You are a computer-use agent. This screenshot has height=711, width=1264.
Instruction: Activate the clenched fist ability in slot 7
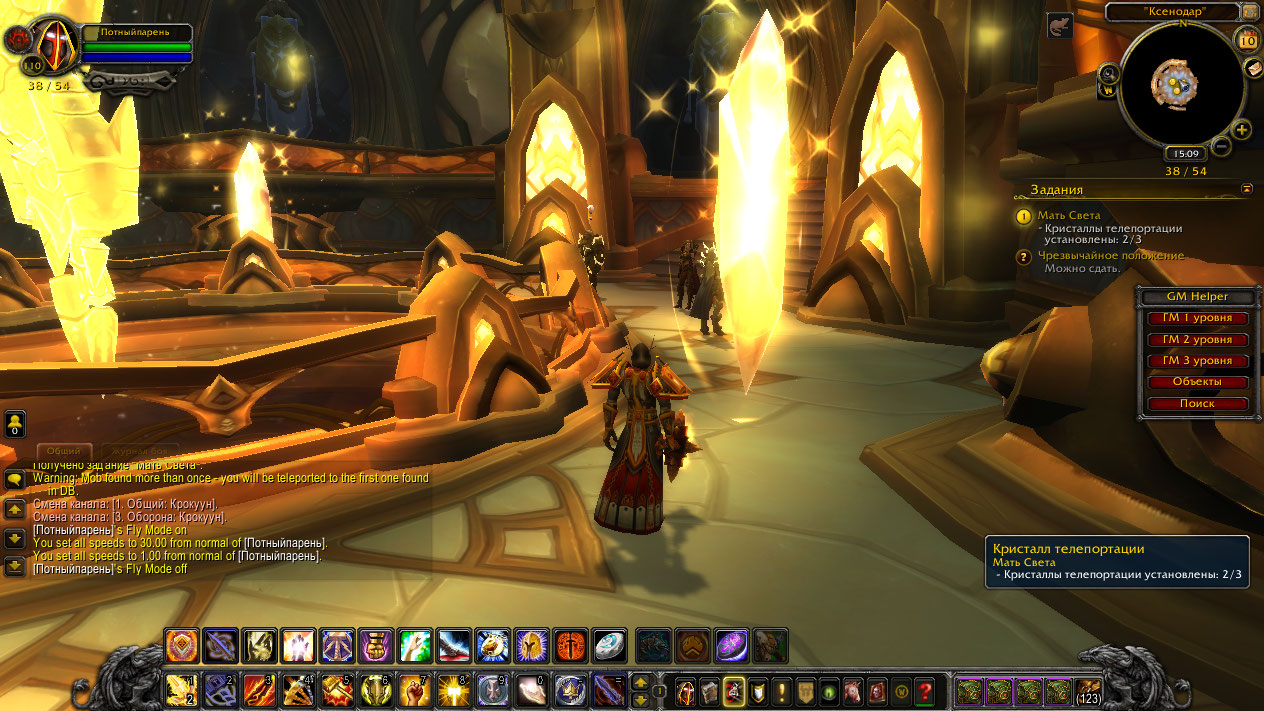point(415,690)
